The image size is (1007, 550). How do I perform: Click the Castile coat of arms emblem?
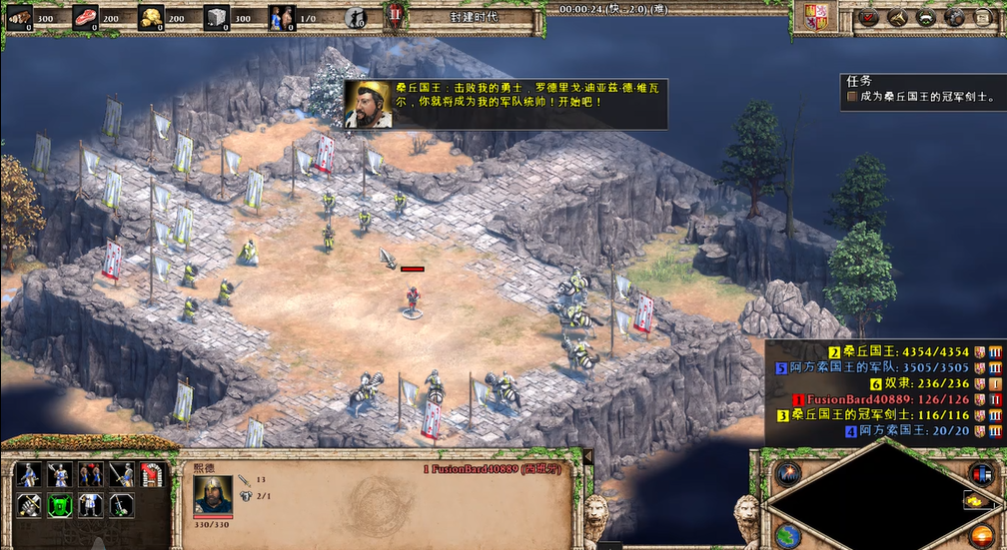pos(812,17)
